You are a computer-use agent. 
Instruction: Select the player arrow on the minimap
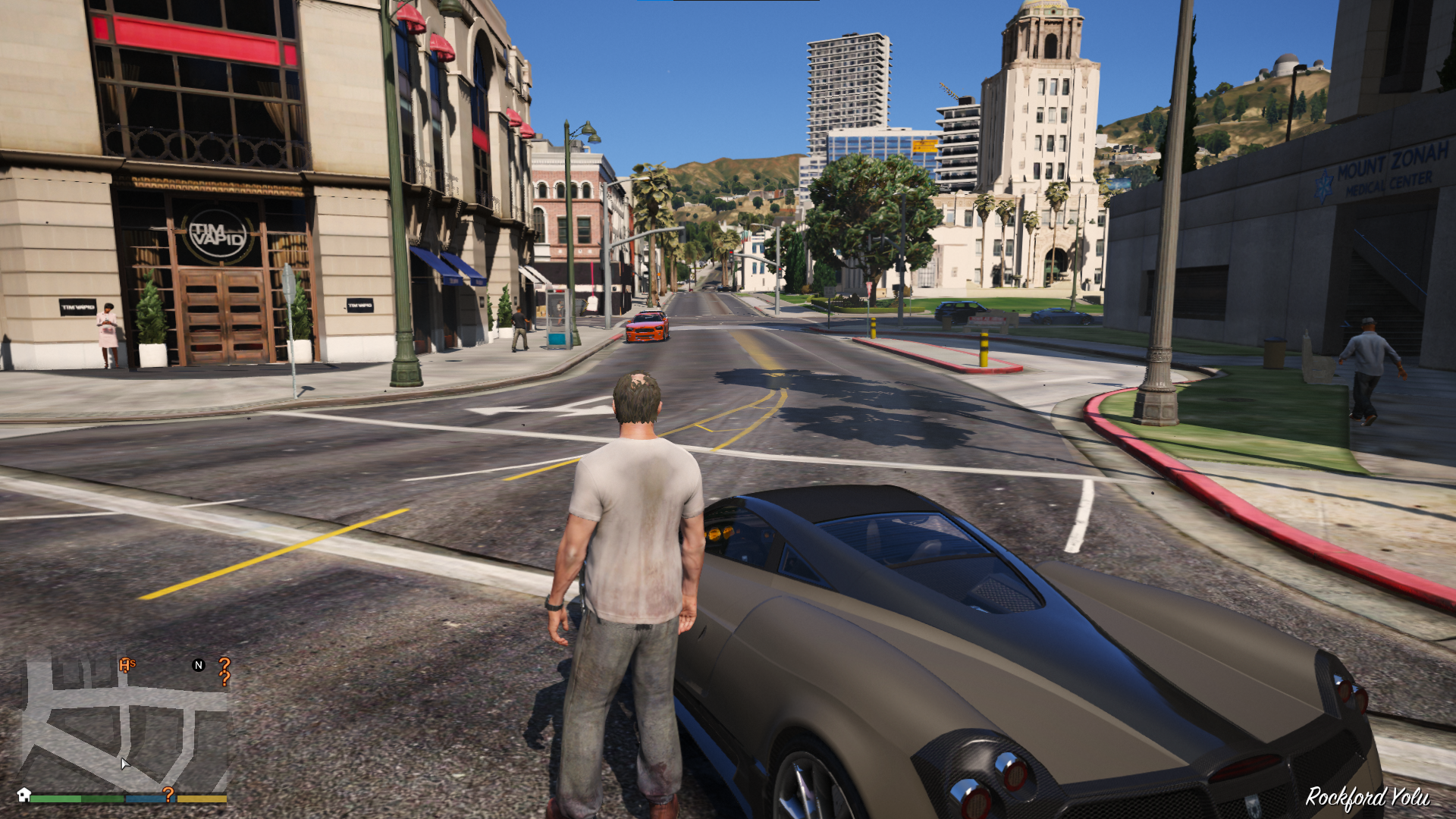124,763
